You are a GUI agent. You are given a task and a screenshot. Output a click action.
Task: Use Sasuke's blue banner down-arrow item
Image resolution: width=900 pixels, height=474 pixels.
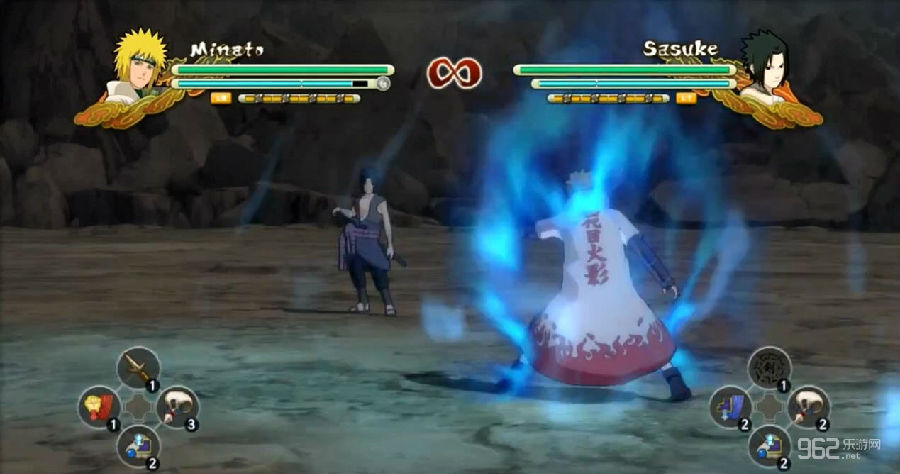(x=731, y=406)
